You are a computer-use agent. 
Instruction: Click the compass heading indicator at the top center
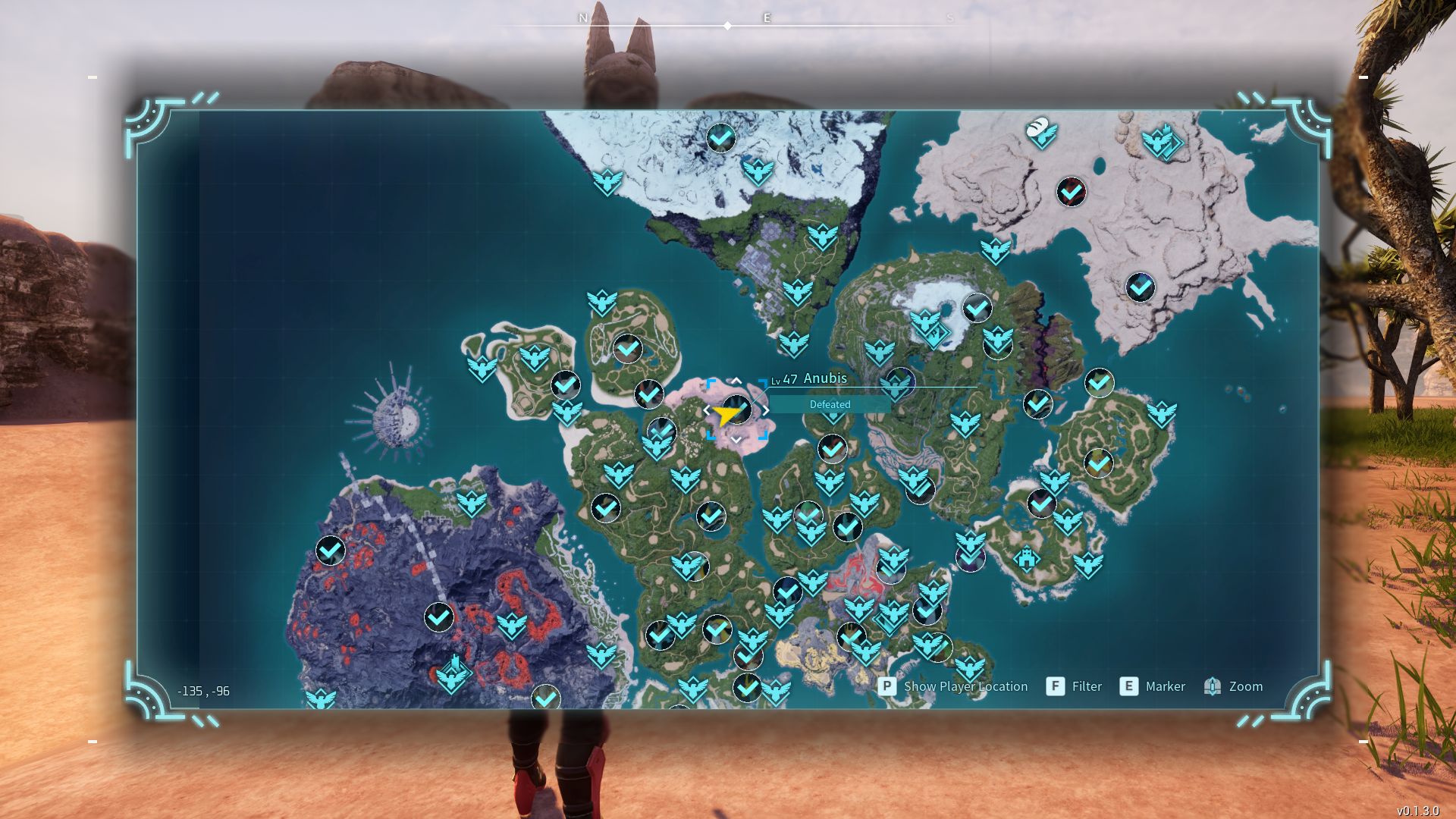point(729,25)
